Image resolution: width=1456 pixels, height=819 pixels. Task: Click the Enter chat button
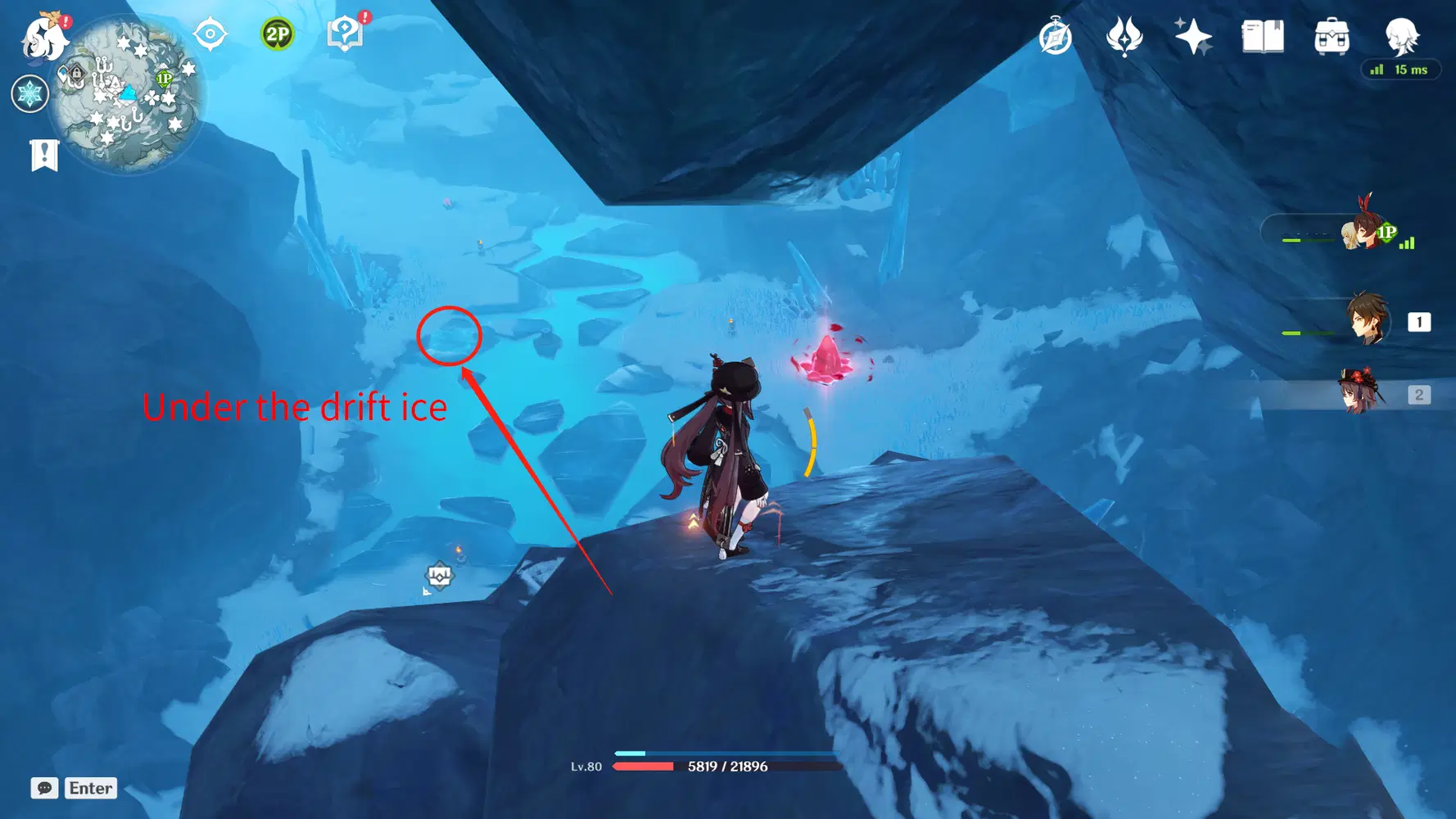[x=90, y=788]
